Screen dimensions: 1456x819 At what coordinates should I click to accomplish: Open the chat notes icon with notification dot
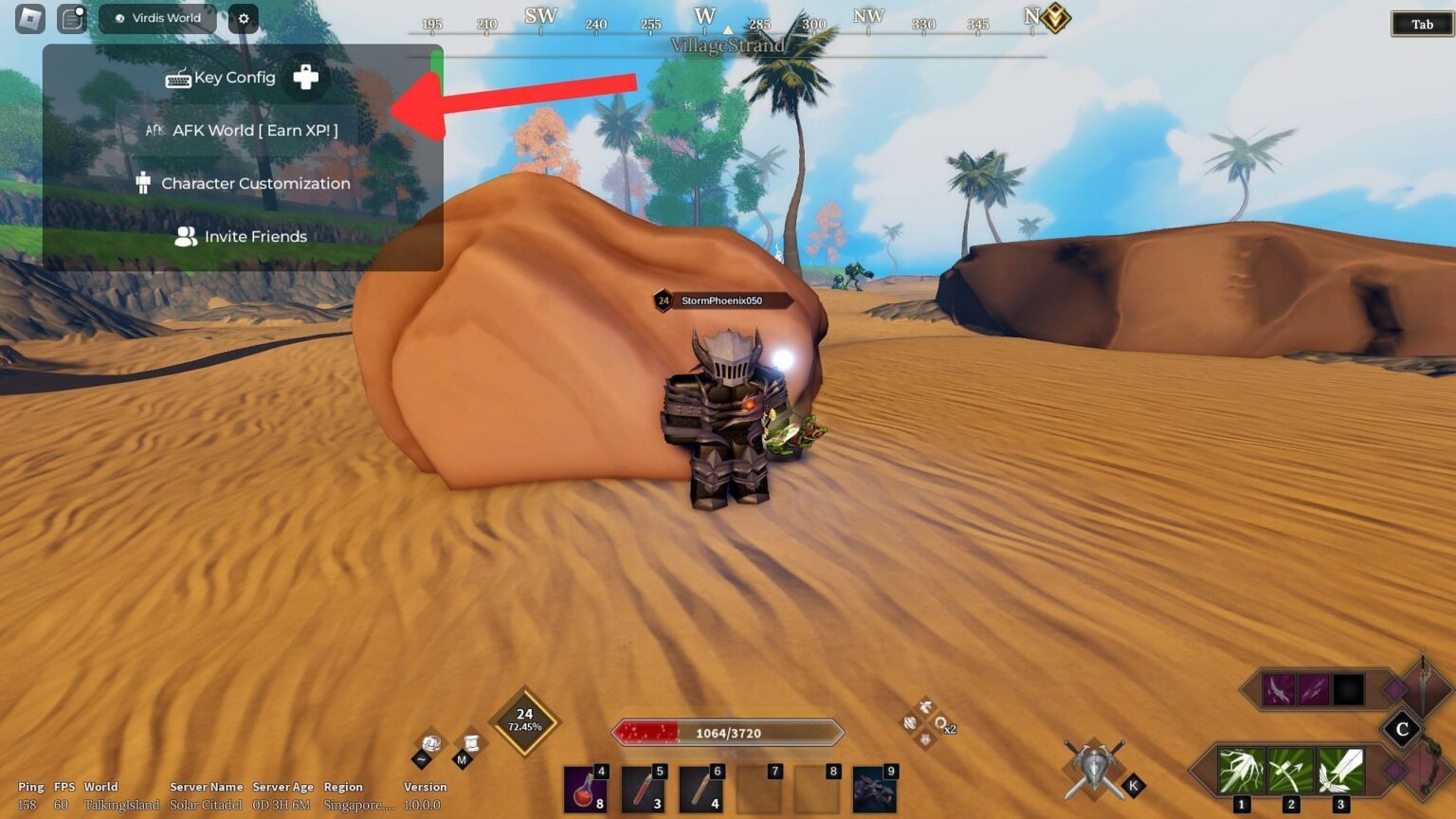tap(71, 18)
